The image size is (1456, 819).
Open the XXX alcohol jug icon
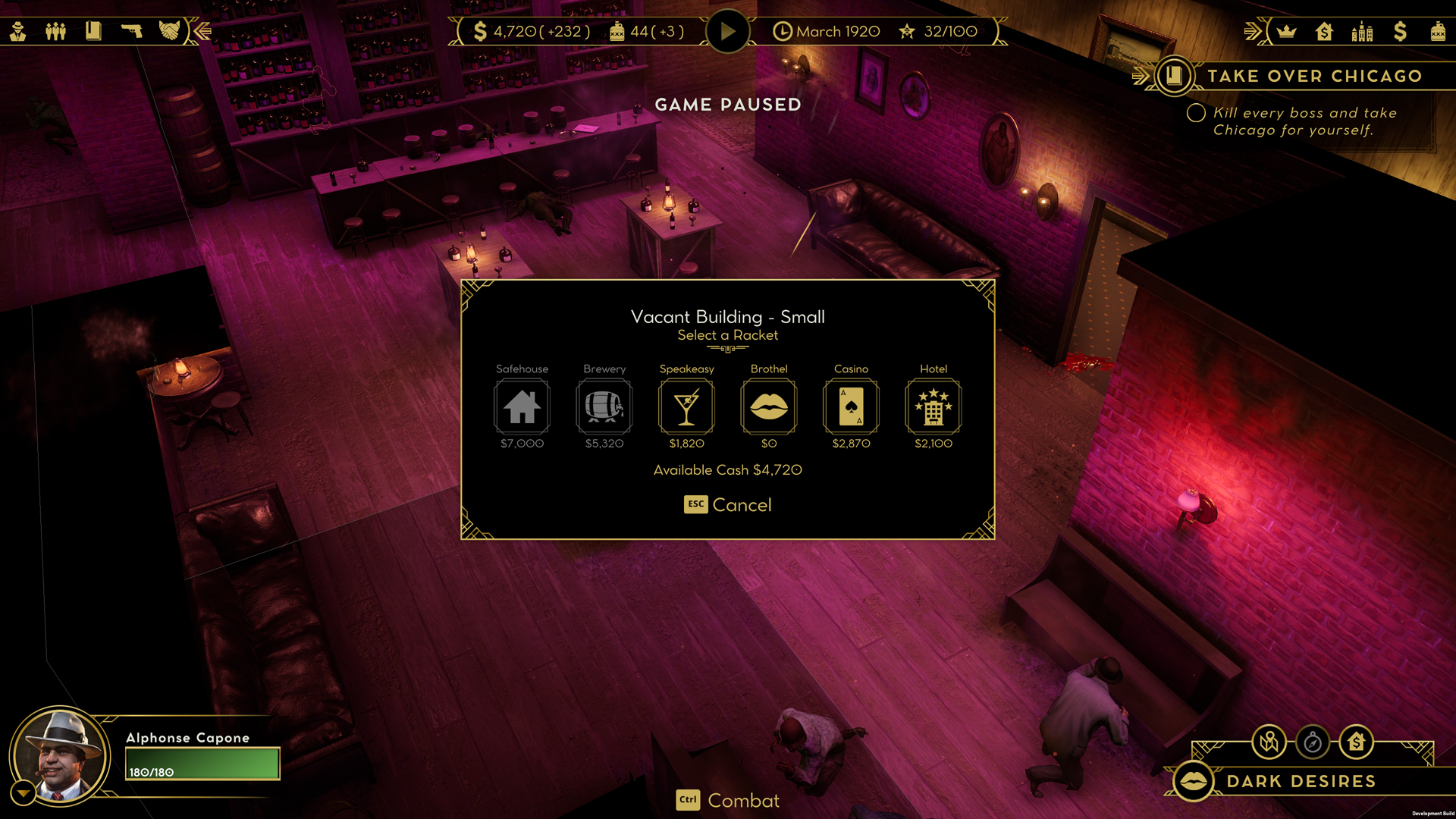(x=1438, y=32)
